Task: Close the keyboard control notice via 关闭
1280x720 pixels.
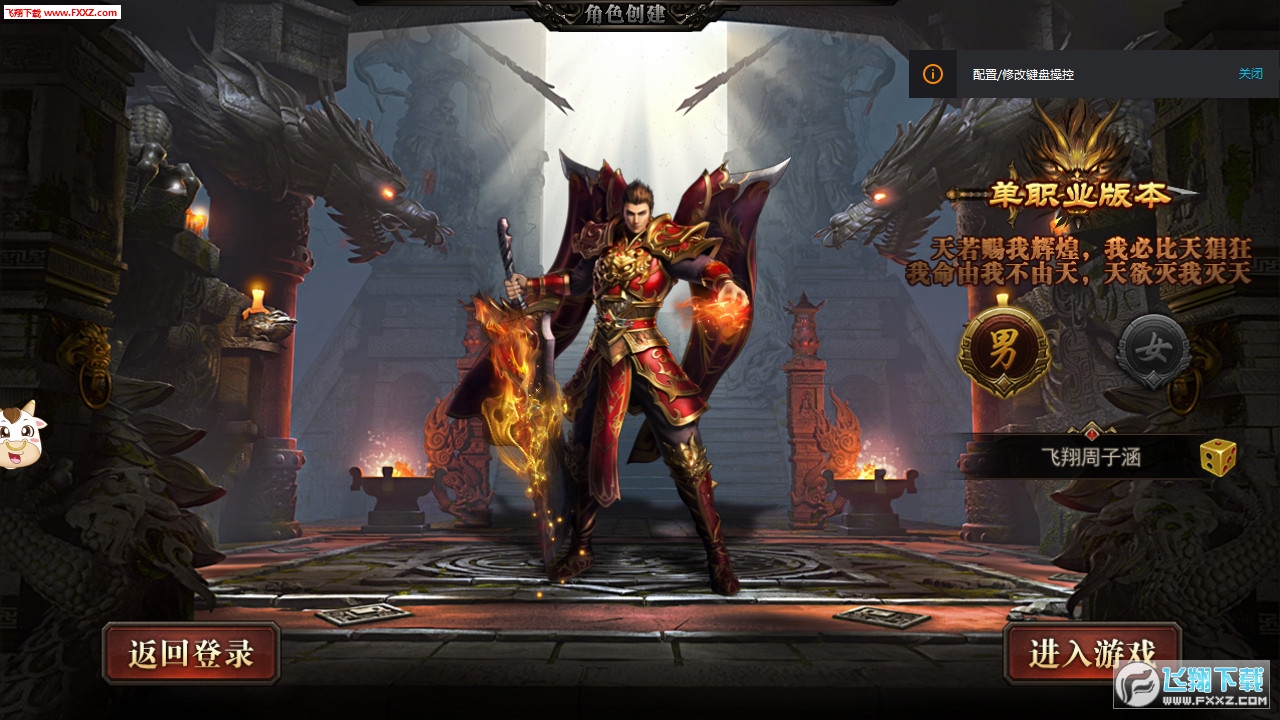Action: [1250, 74]
